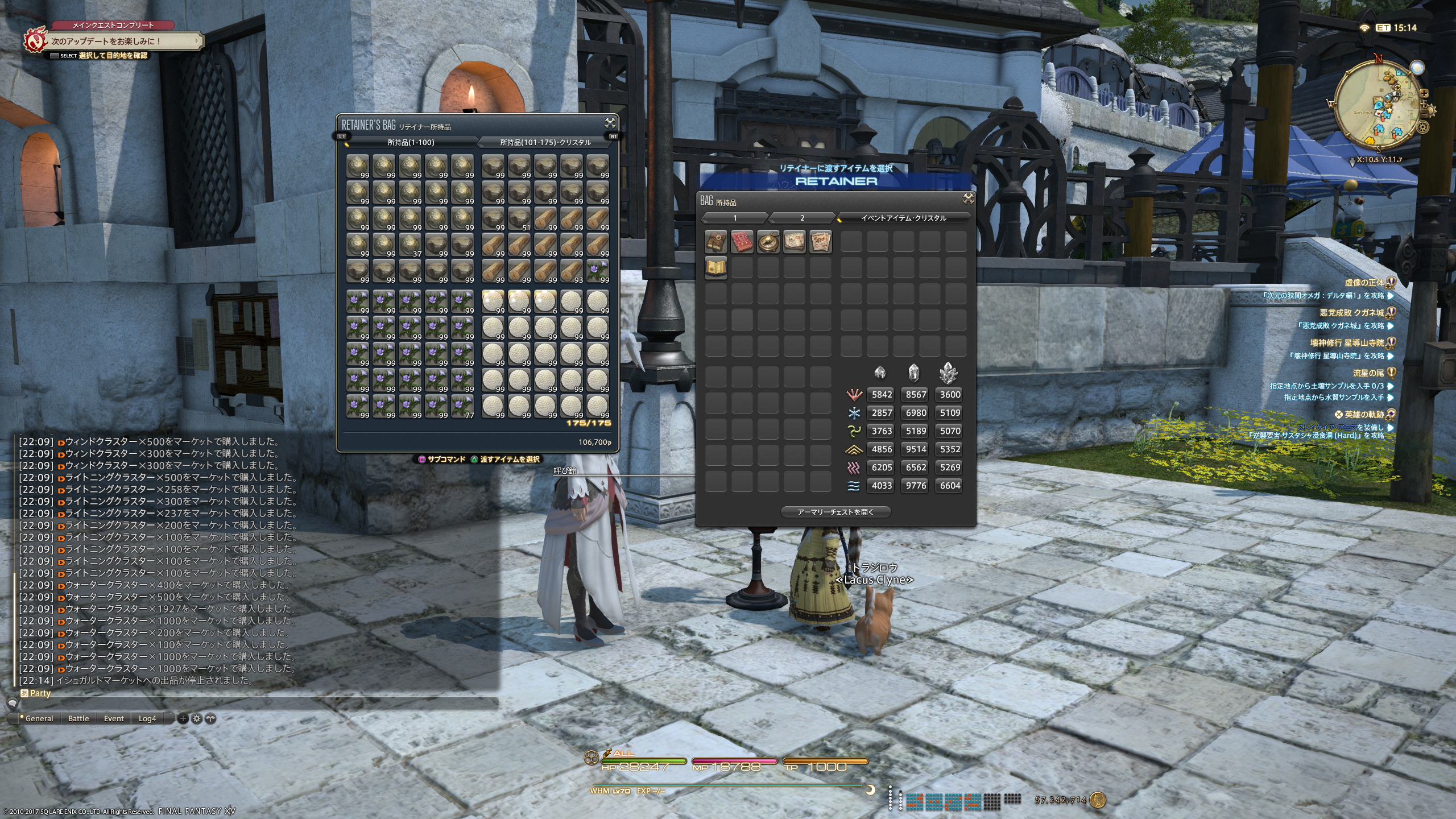Viewport: 1456px width, 819px height.
Task: Choose the purple flower stack of 77
Action: point(462,407)
